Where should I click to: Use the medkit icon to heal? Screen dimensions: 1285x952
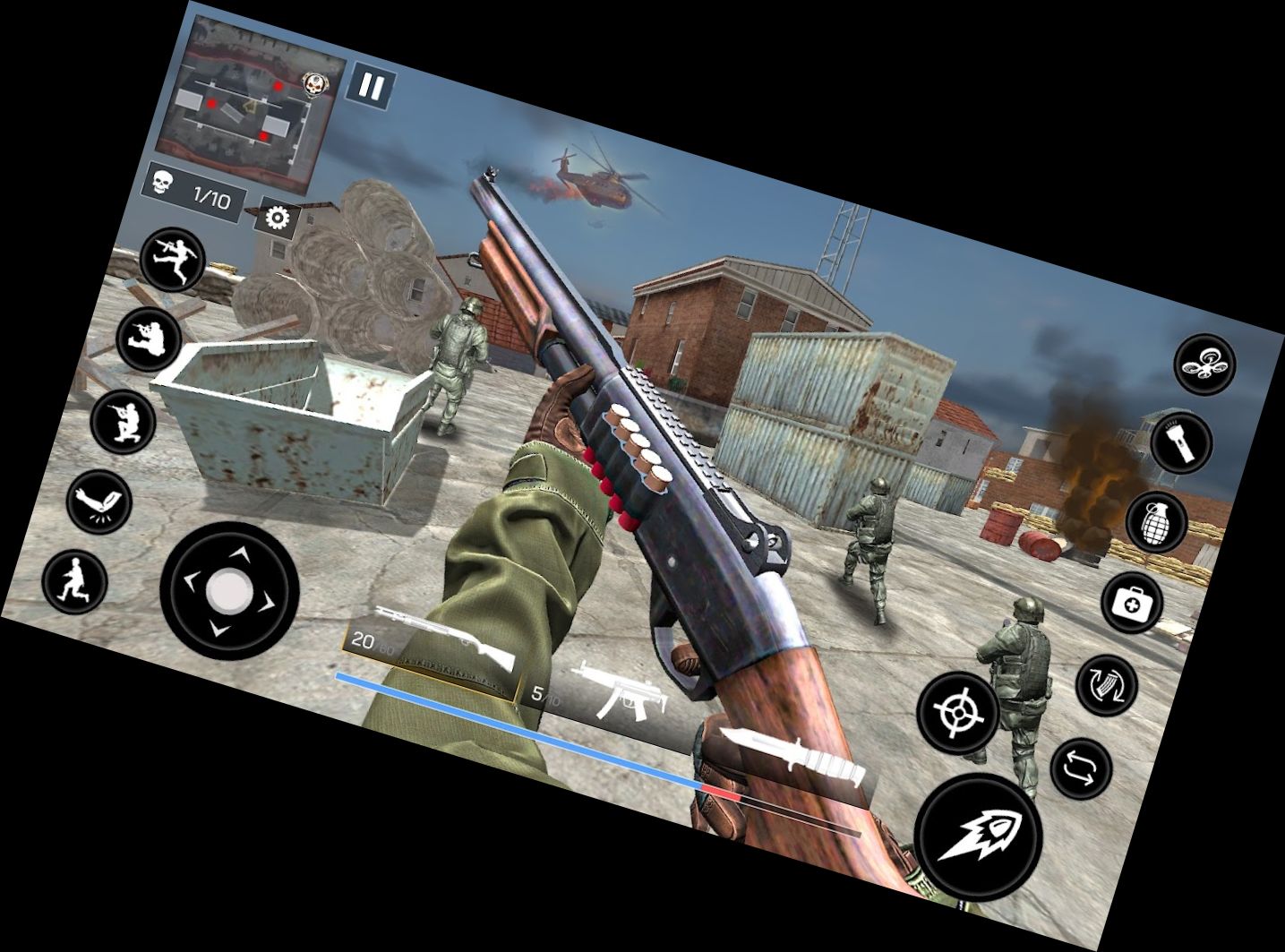coord(1131,602)
